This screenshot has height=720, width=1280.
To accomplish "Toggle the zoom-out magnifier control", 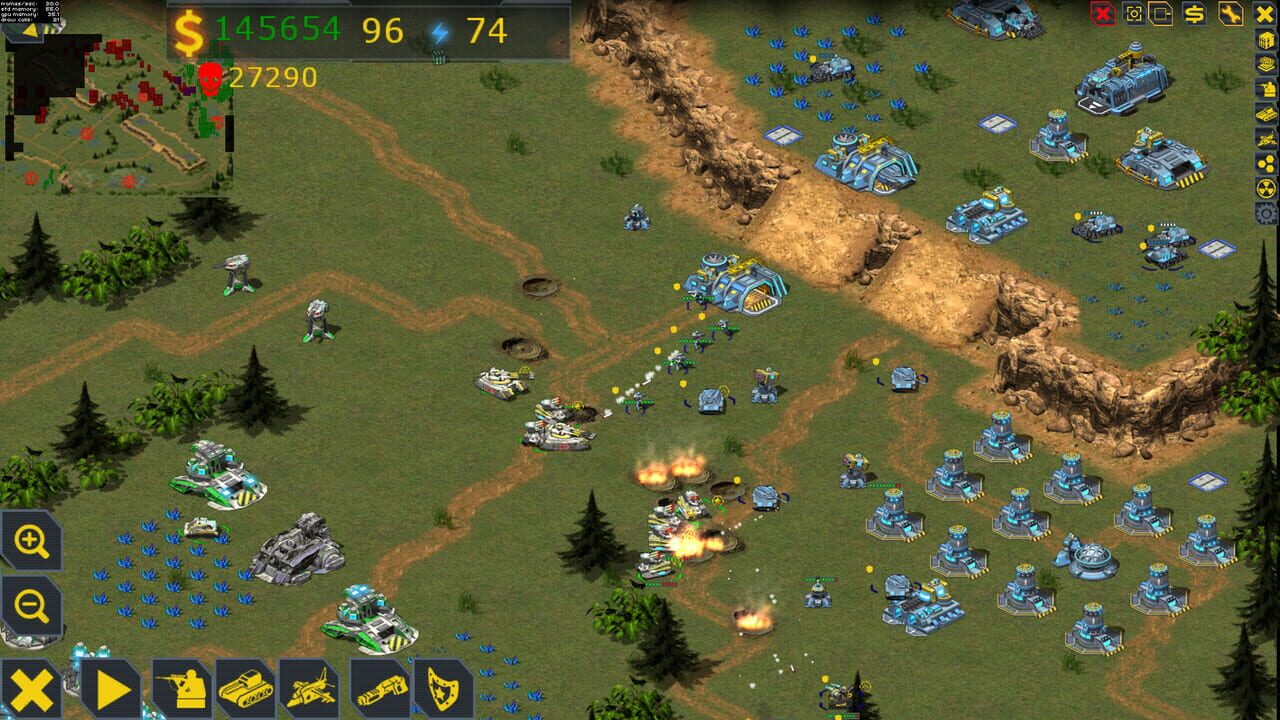I will (x=31, y=603).
